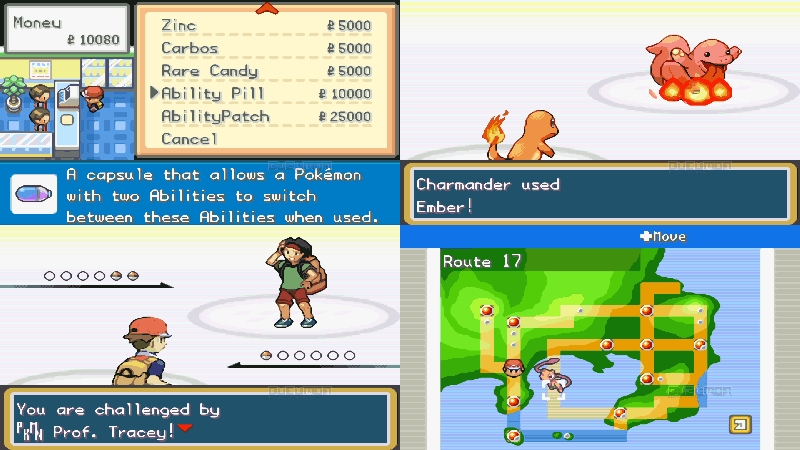800x450 pixels.
Task: Close the town map with the return icon
Action: click(x=739, y=424)
